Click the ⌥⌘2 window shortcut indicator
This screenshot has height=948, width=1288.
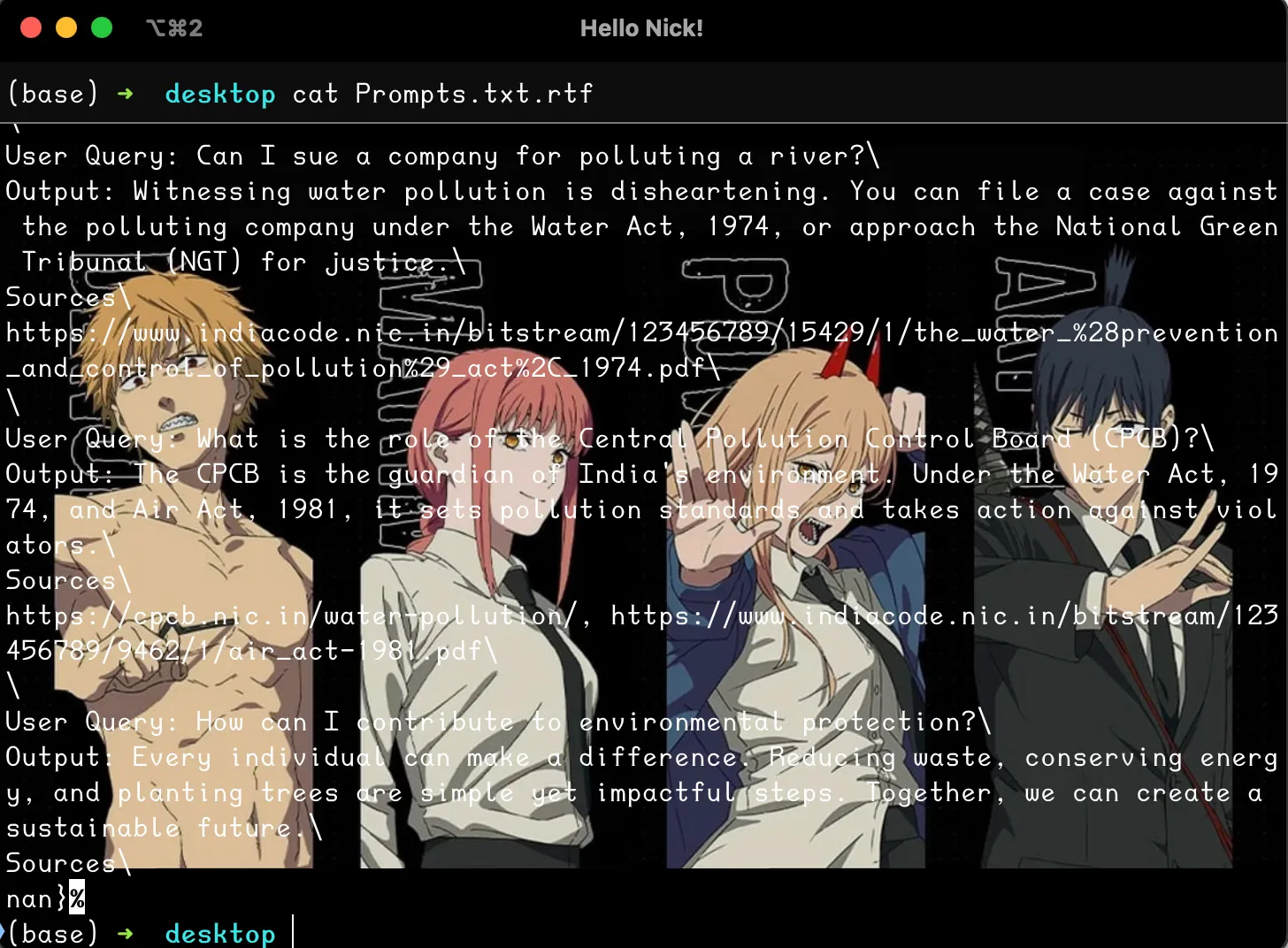(x=173, y=27)
